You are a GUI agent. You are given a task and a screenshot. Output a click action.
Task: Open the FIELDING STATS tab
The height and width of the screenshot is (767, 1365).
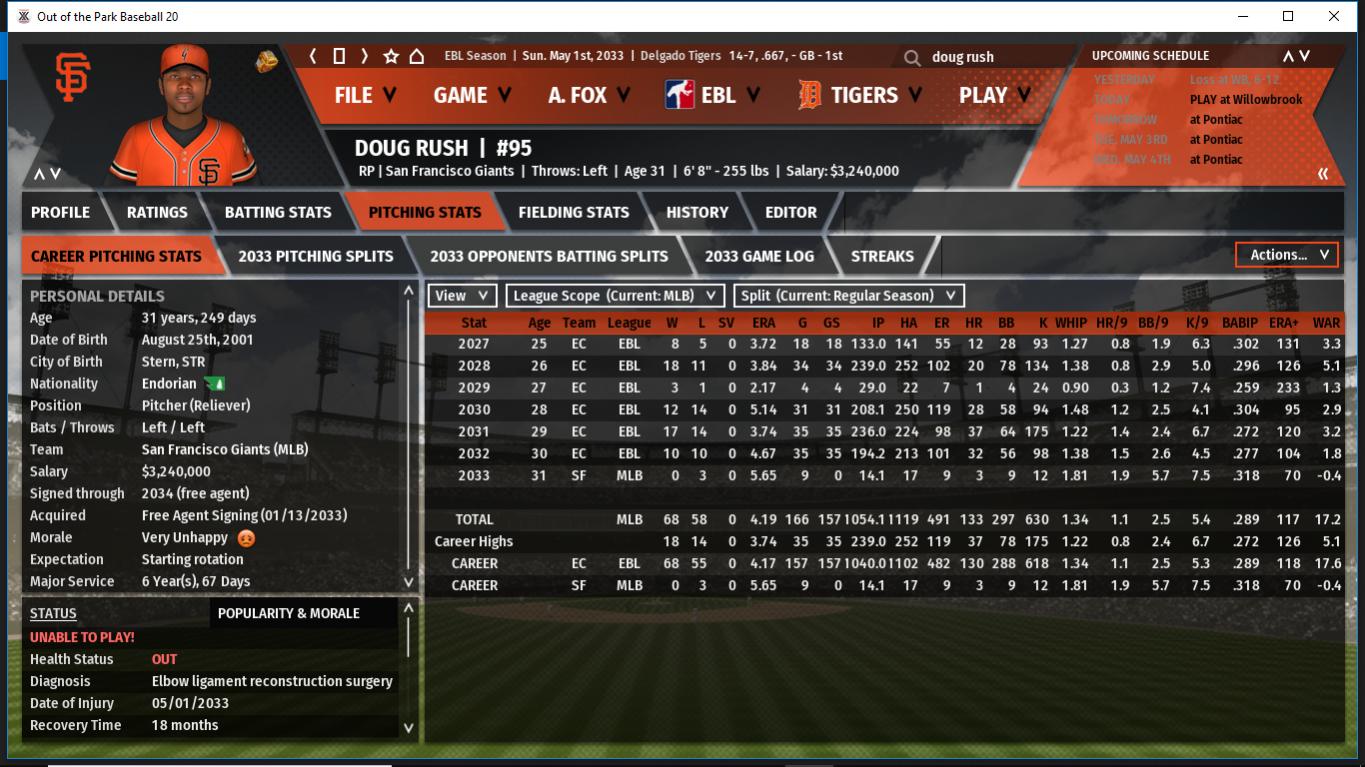click(573, 212)
